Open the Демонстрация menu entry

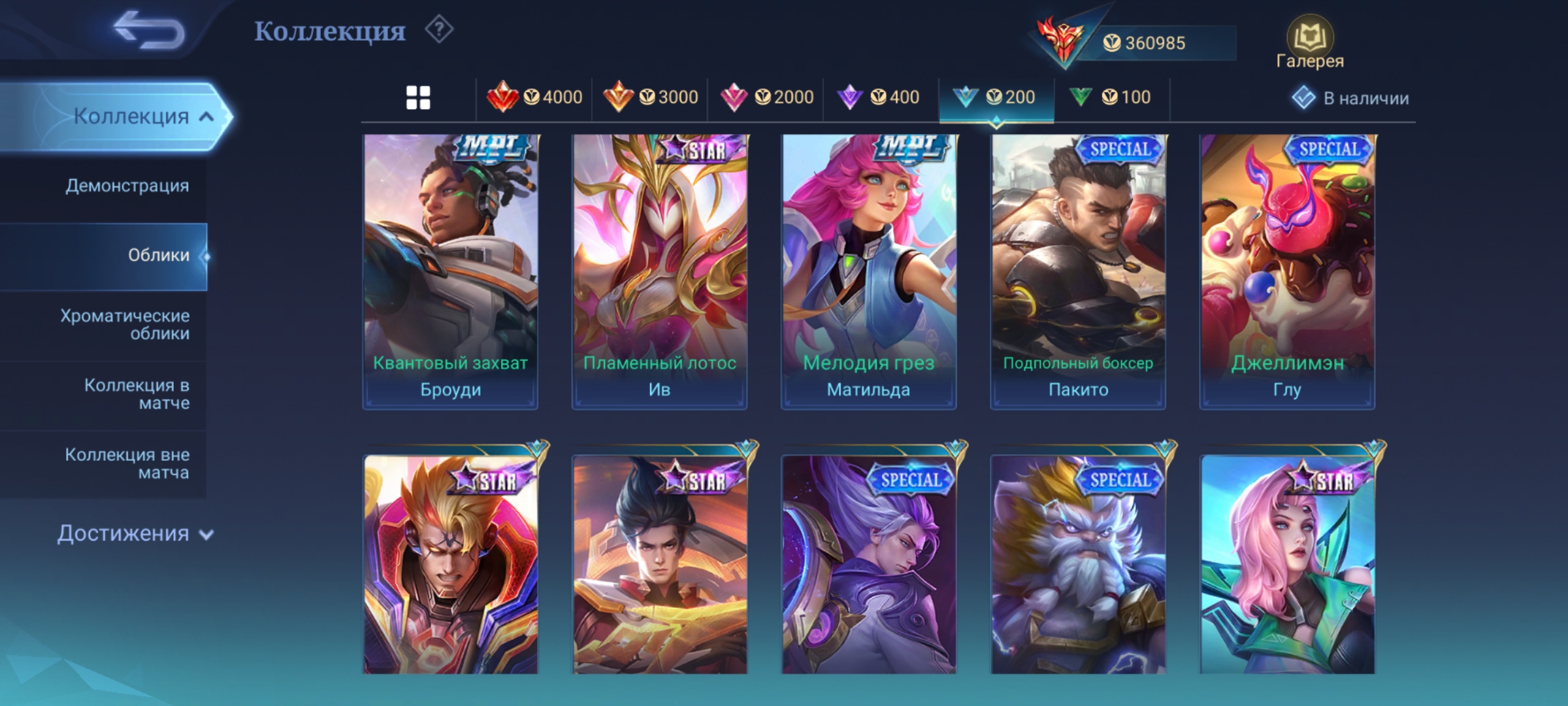[127, 186]
